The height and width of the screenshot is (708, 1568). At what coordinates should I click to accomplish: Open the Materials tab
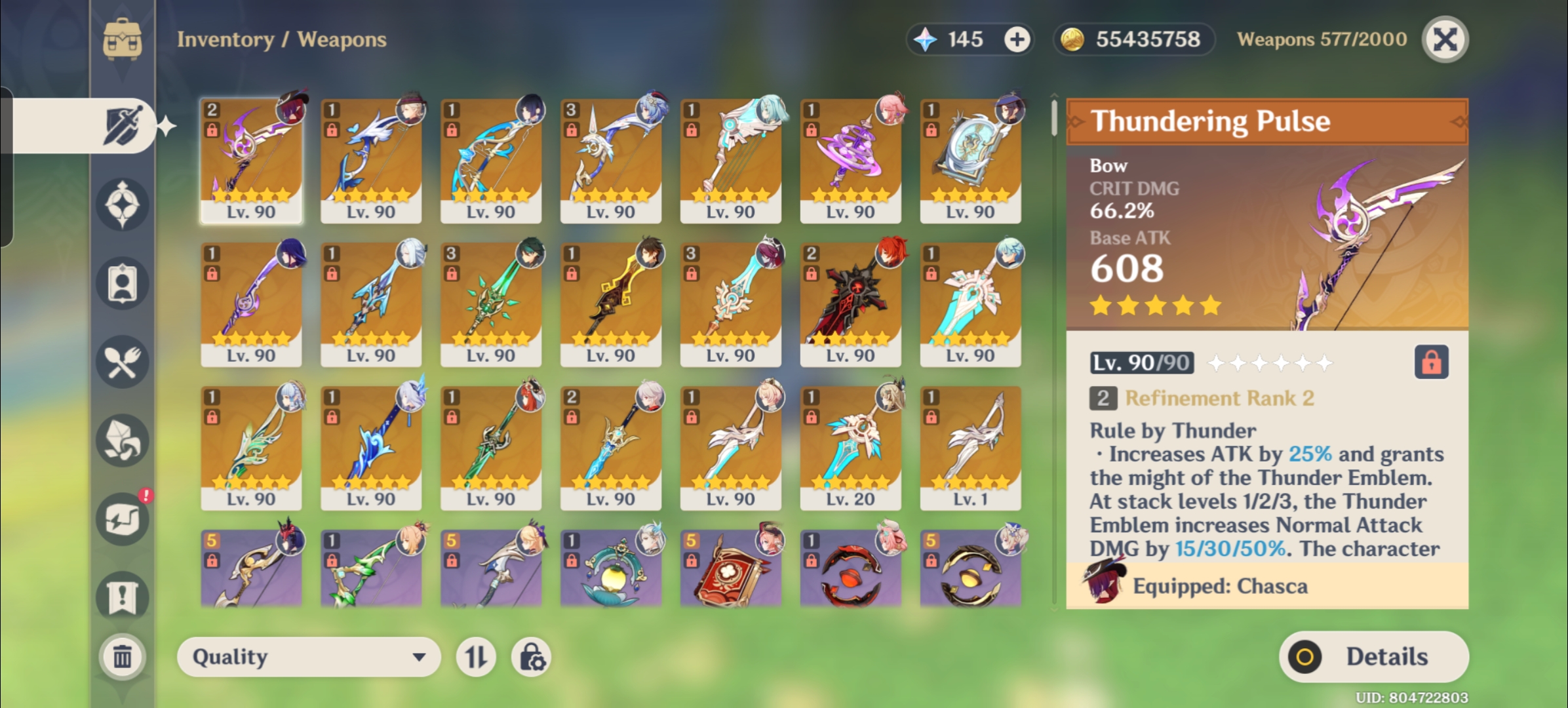[x=123, y=441]
